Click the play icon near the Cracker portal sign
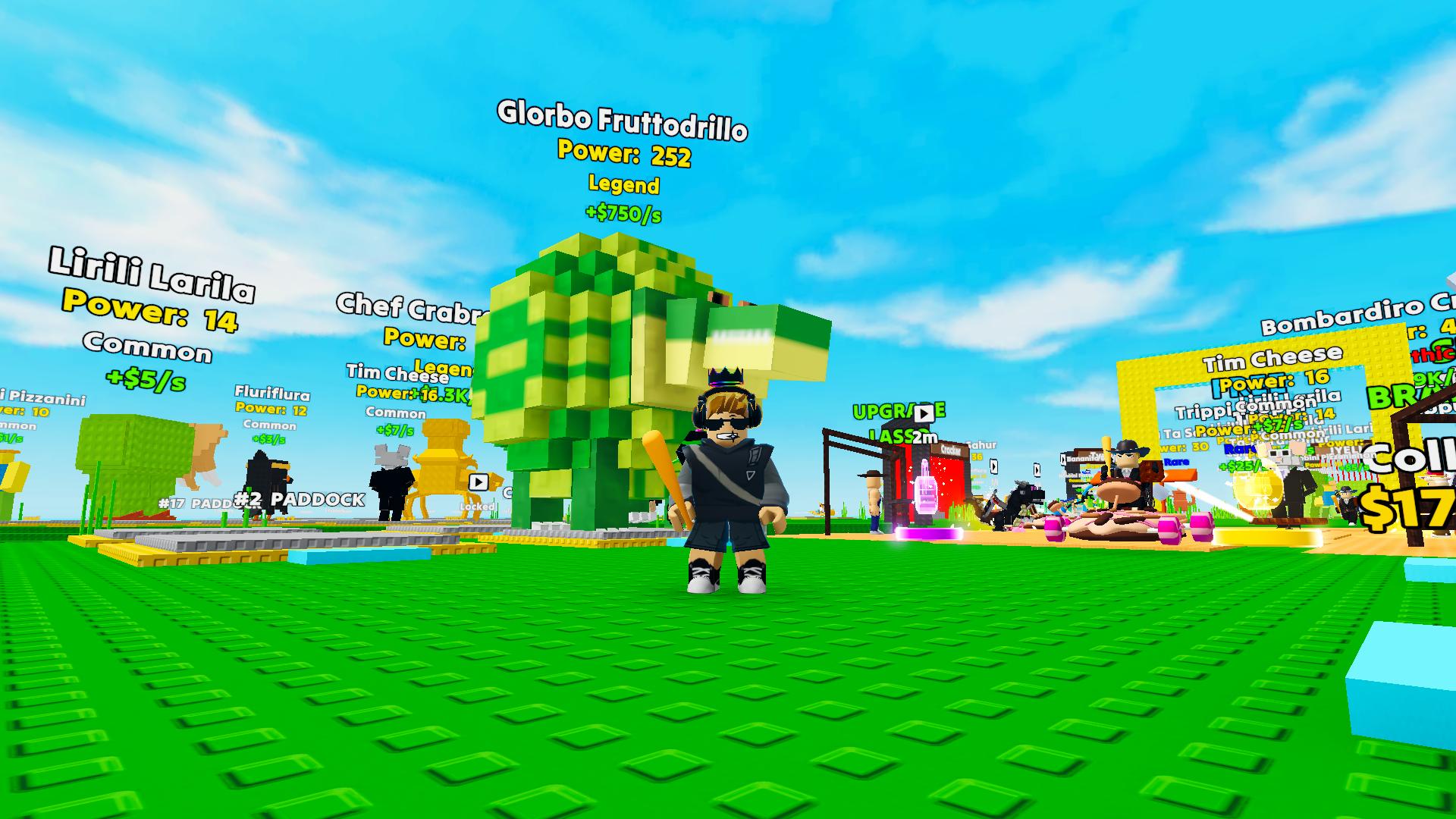Image resolution: width=1456 pixels, height=819 pixels. (x=993, y=466)
